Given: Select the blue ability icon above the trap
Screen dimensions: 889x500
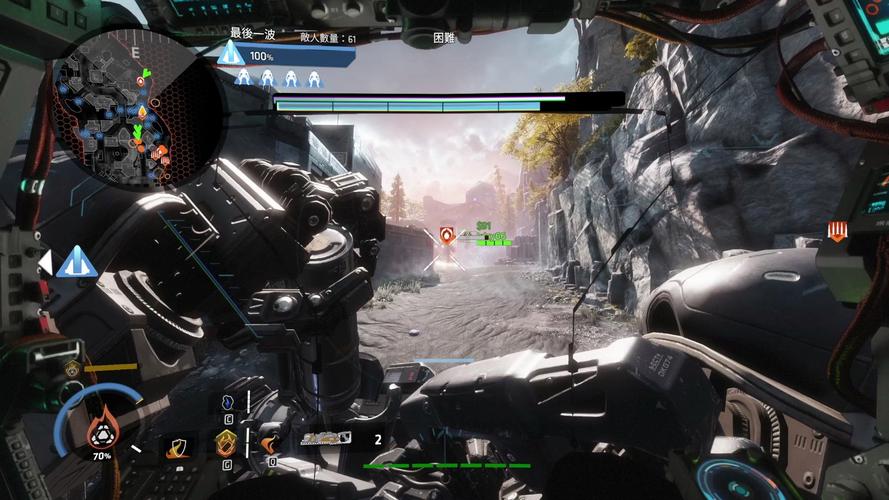Looking at the screenshot, I should pos(228,401).
